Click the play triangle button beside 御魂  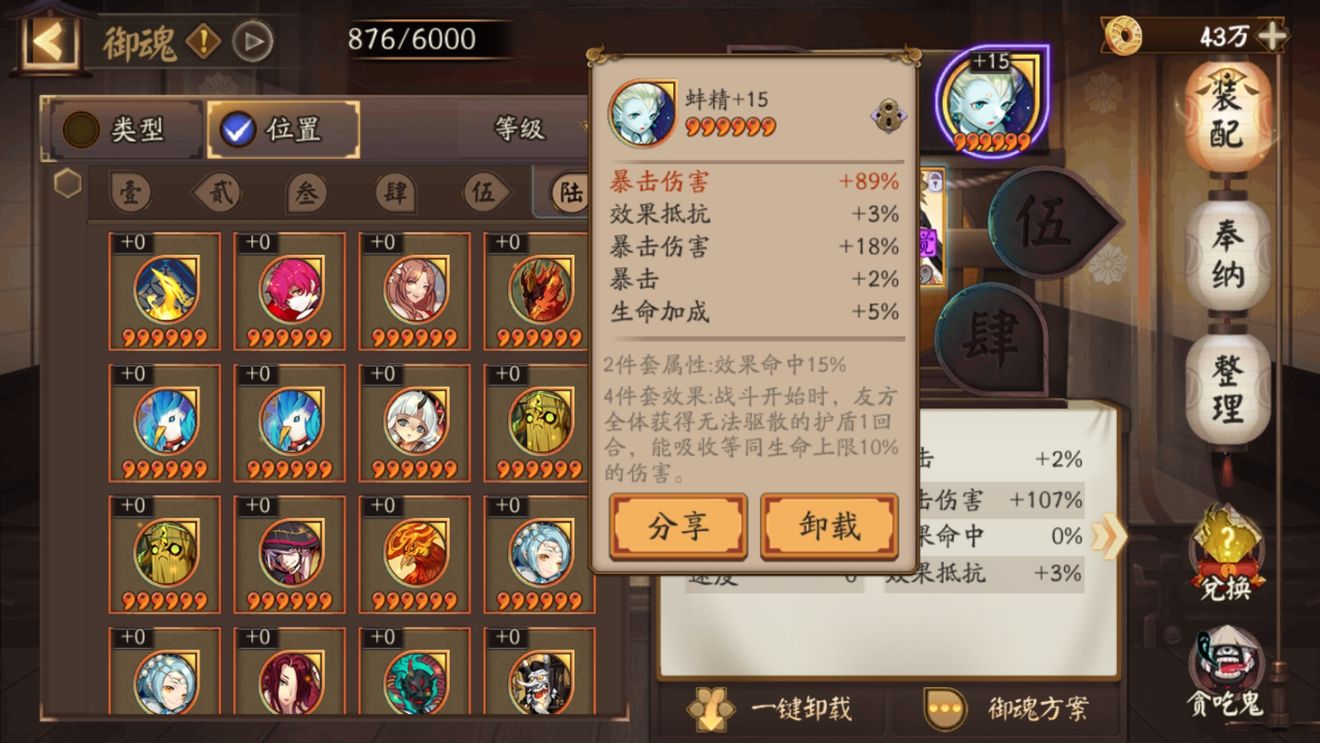coord(252,41)
